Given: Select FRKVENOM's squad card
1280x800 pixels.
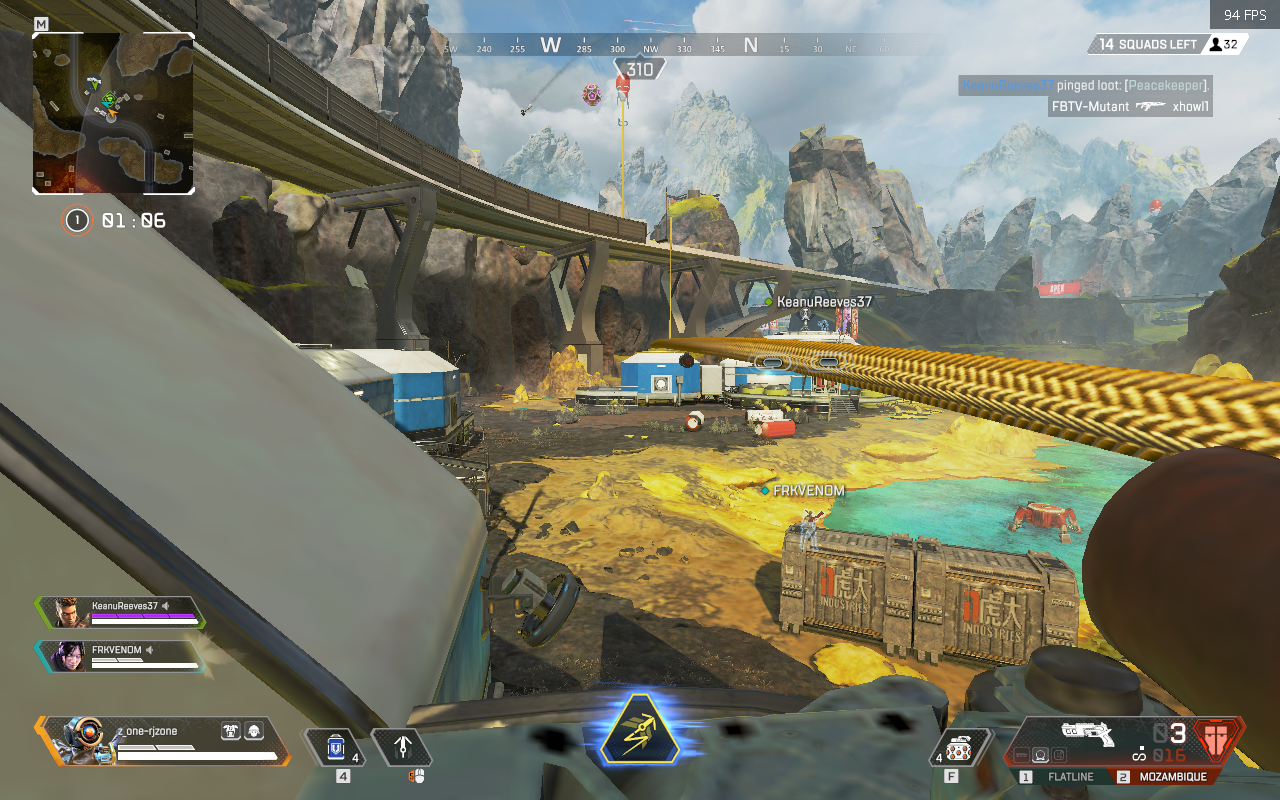Looking at the screenshot, I should point(120,655).
